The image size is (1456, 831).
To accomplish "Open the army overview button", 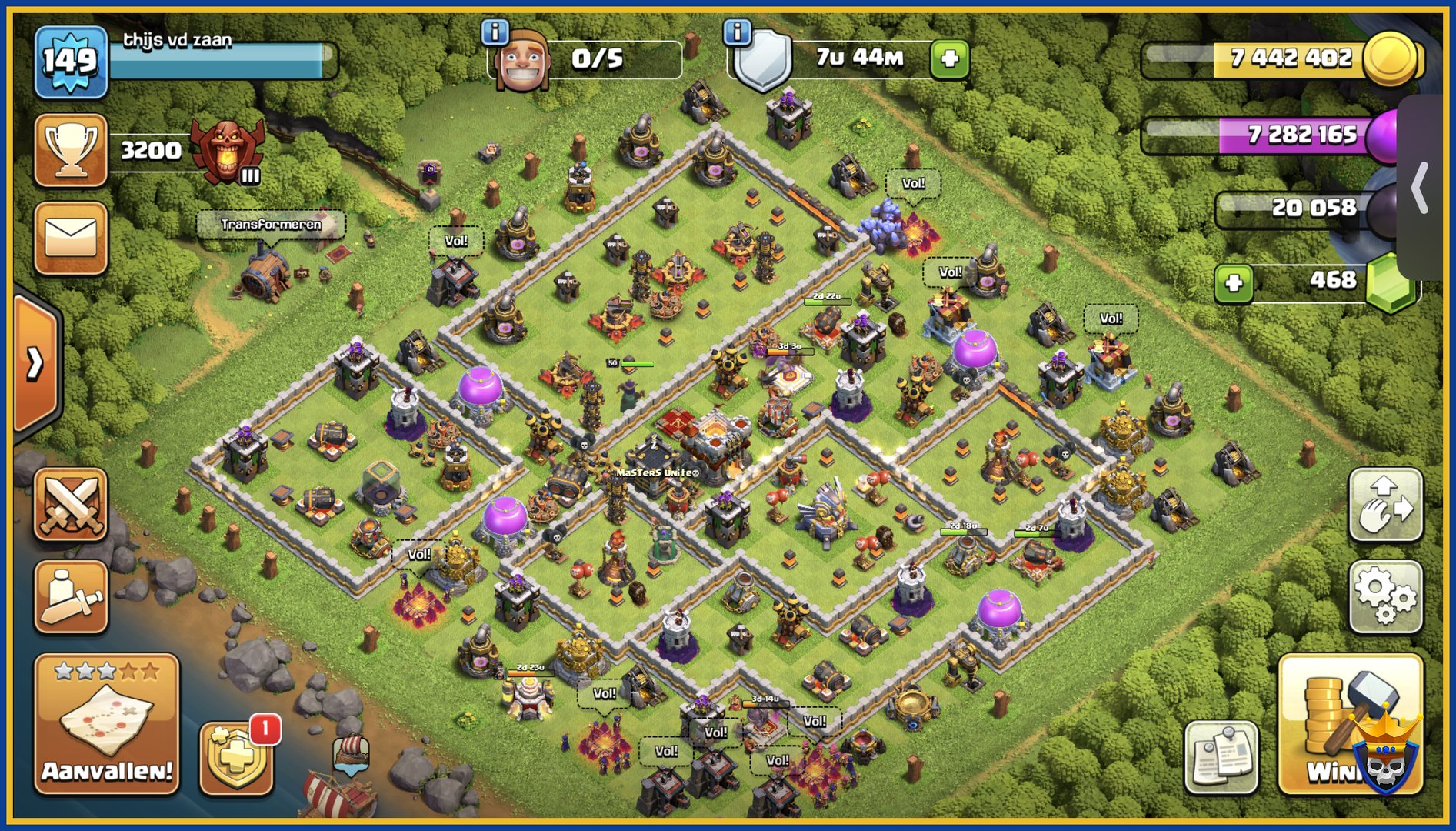I will pos(70,597).
